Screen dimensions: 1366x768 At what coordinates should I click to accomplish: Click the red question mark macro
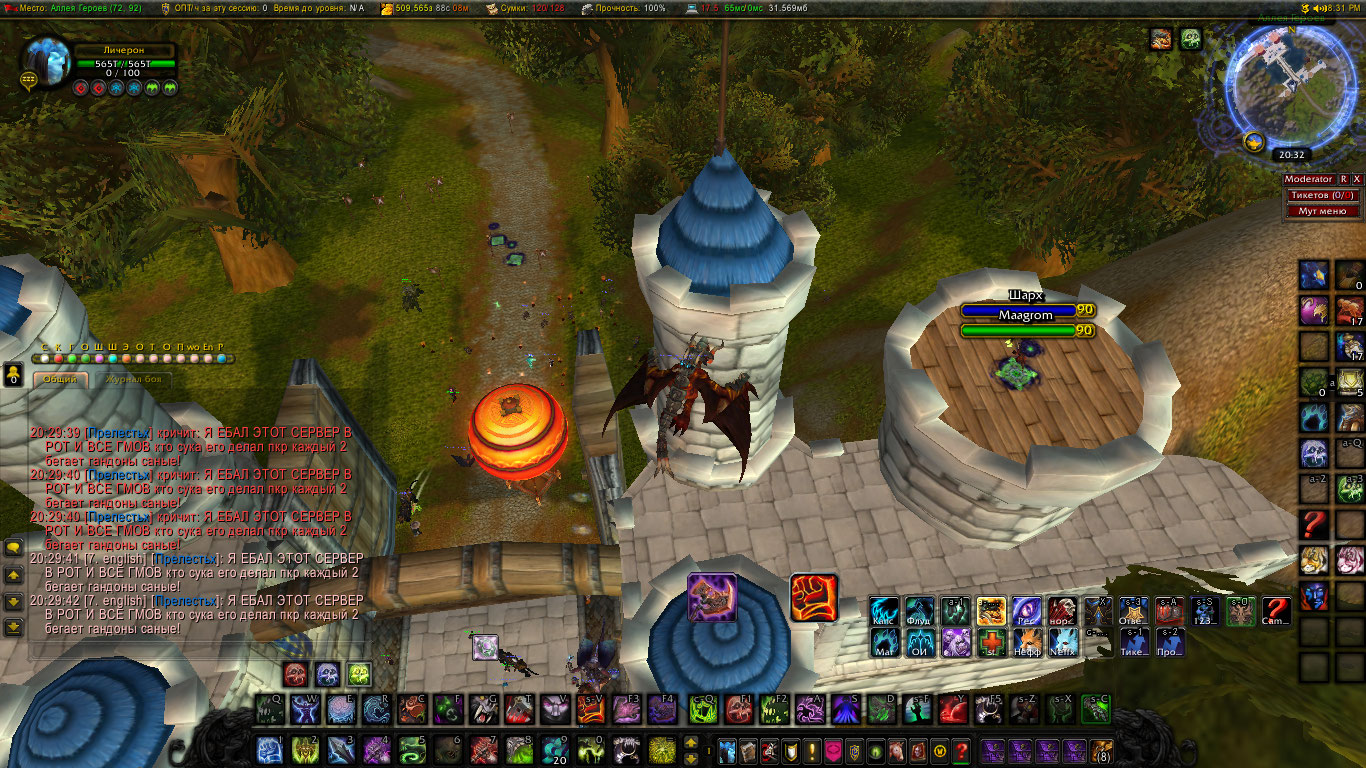(1275, 612)
